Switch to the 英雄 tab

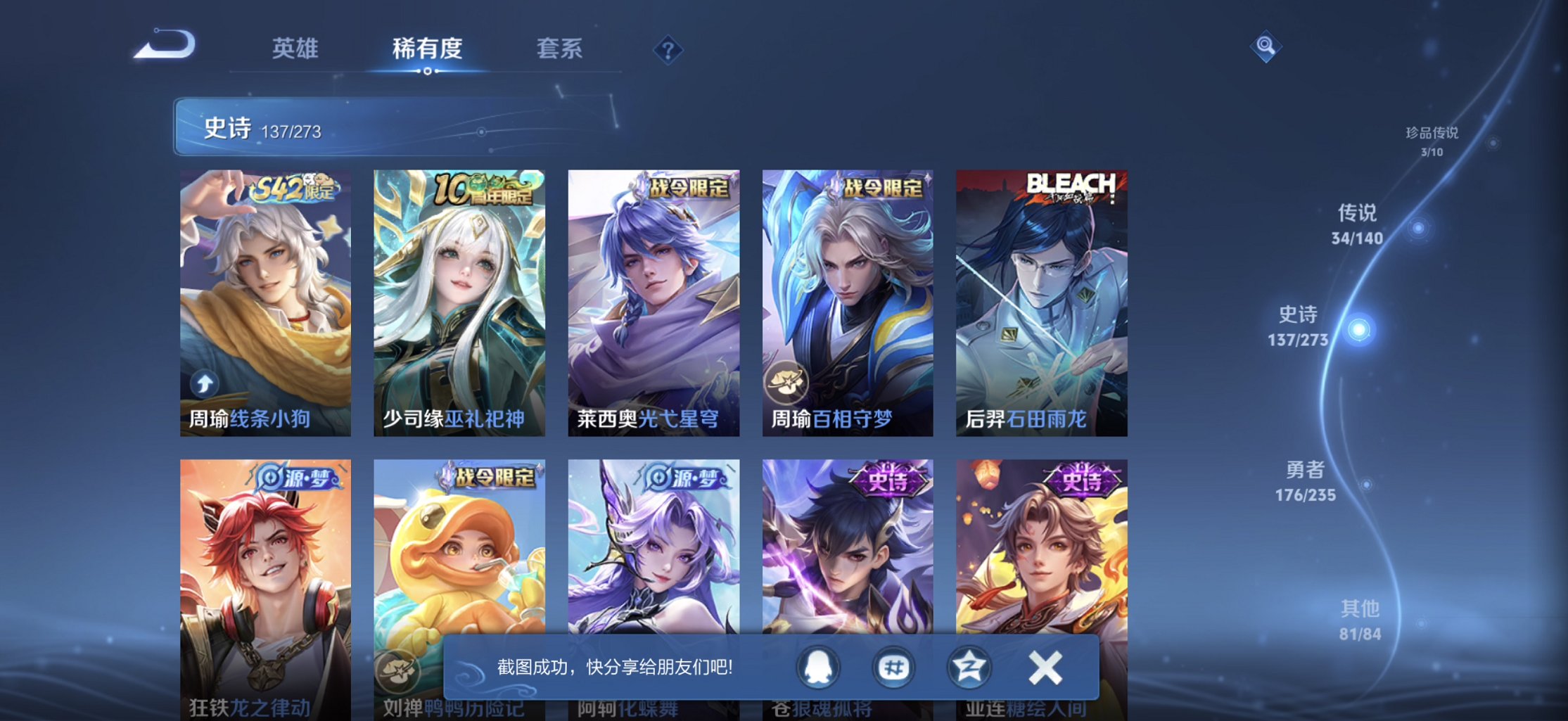pos(295,49)
